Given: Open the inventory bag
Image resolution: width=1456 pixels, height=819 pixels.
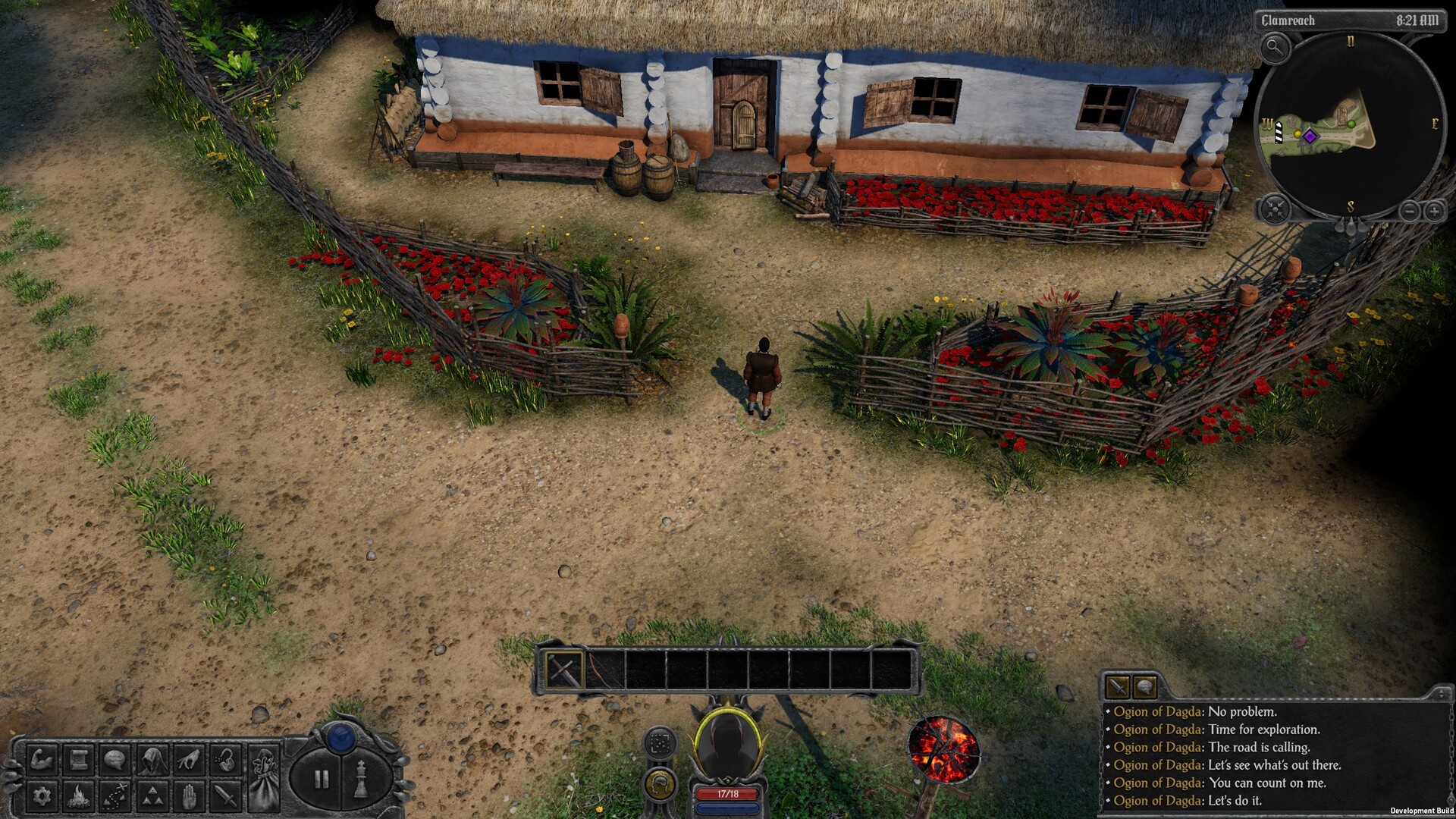Looking at the screenshot, I should click(x=265, y=777).
